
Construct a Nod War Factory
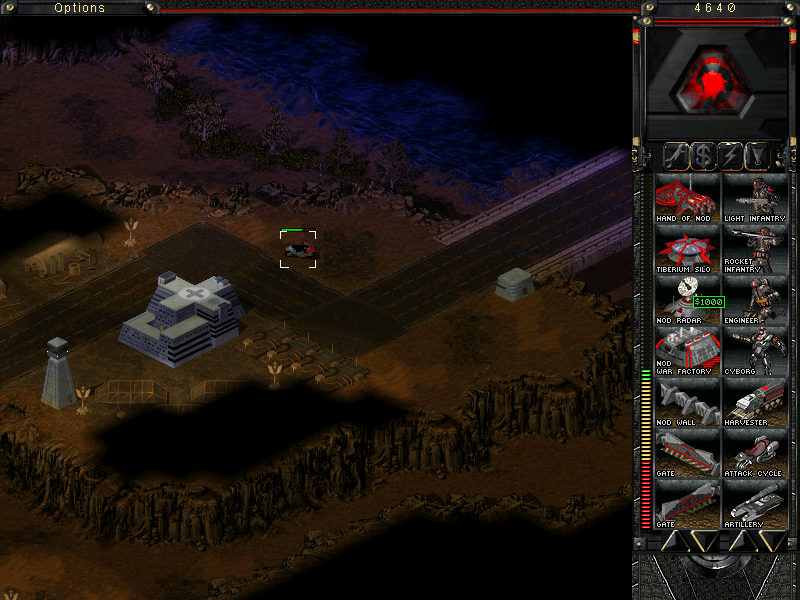[687, 352]
